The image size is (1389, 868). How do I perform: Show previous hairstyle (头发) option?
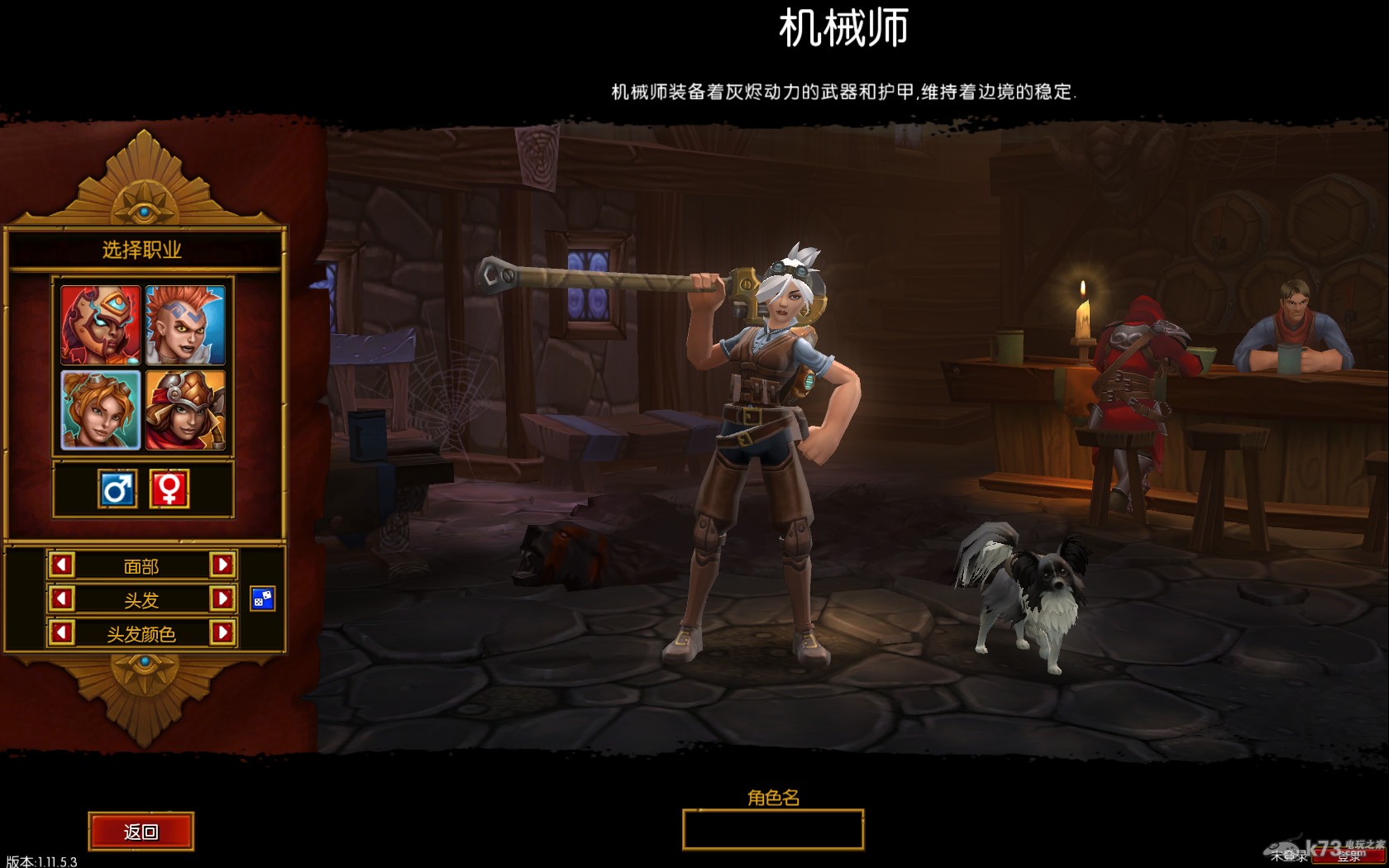tap(61, 599)
